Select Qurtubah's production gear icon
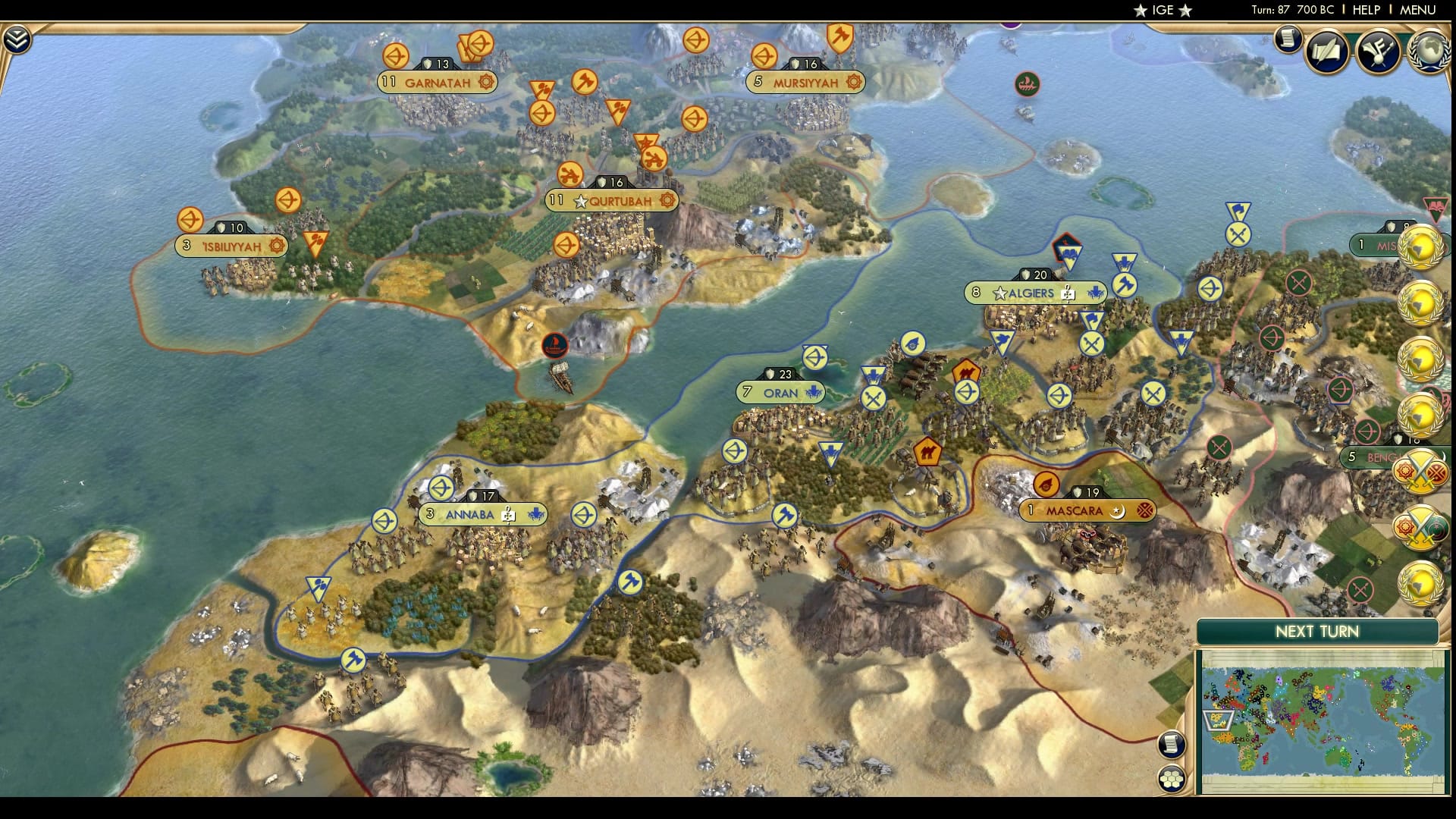This screenshot has height=819, width=1456. 667,201
